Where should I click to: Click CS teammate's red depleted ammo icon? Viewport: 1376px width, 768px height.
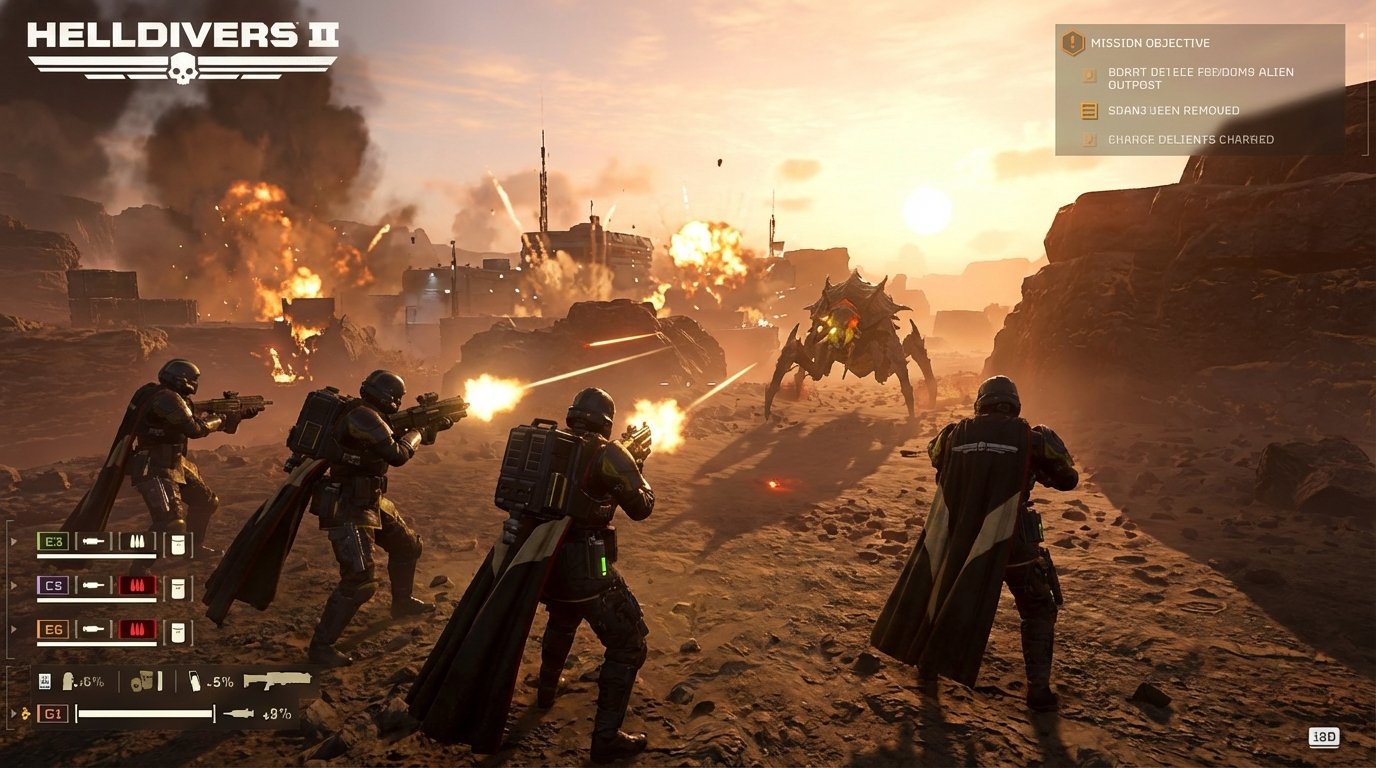click(136, 586)
